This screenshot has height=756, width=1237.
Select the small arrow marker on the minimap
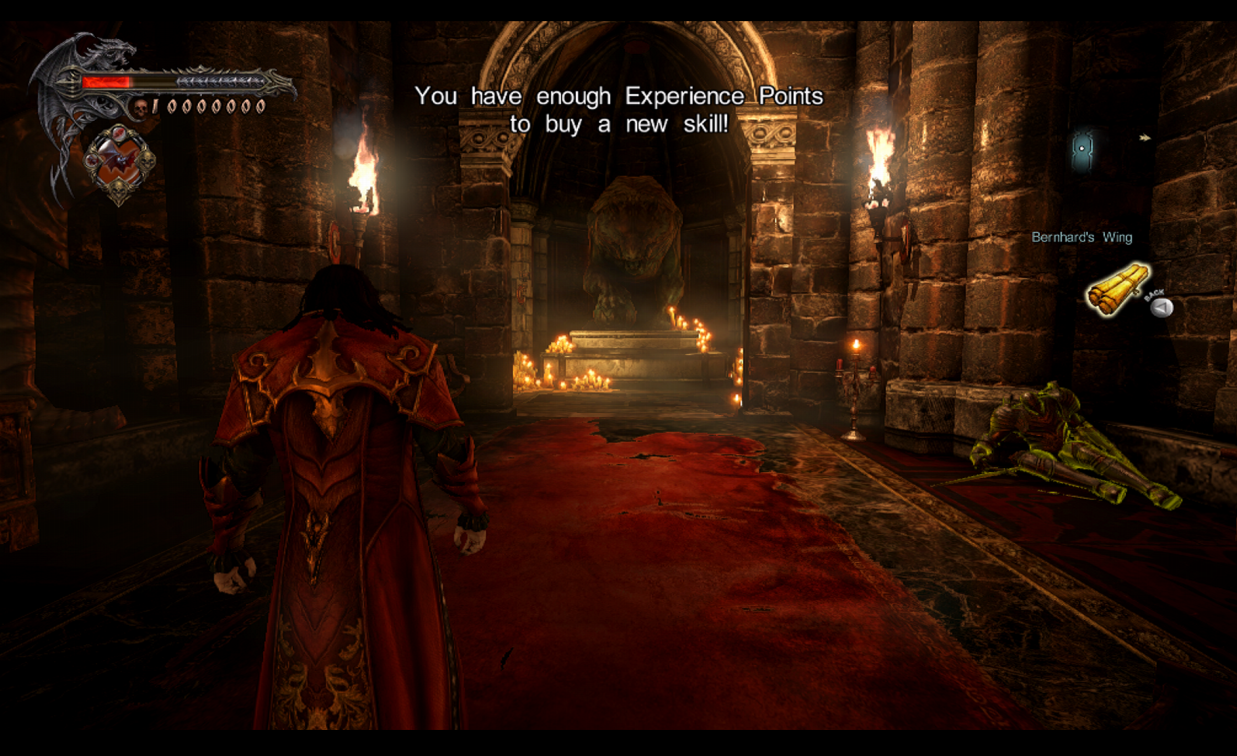[1145, 138]
